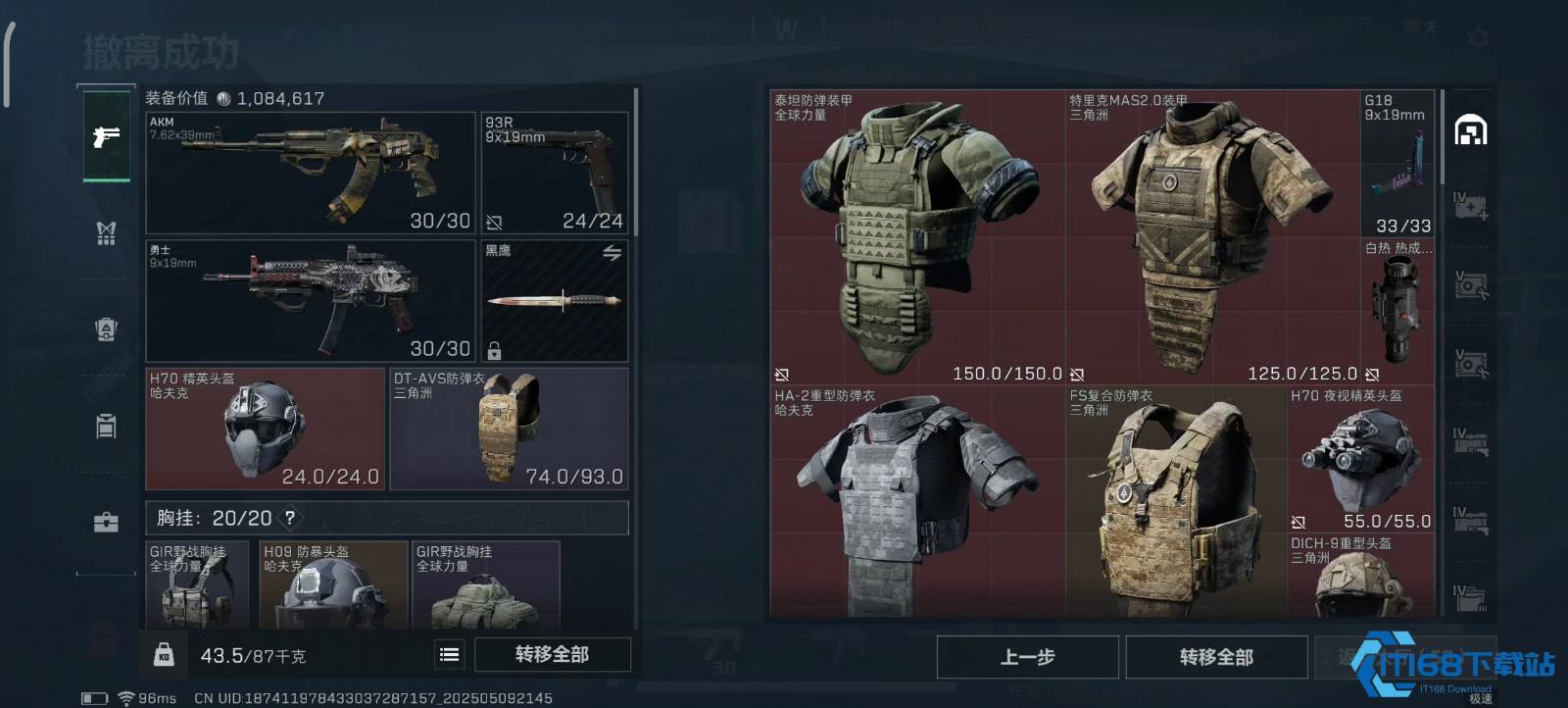This screenshot has height=708, width=1568.
Task: Go back with the 上一步 button
Action: pos(1027,657)
